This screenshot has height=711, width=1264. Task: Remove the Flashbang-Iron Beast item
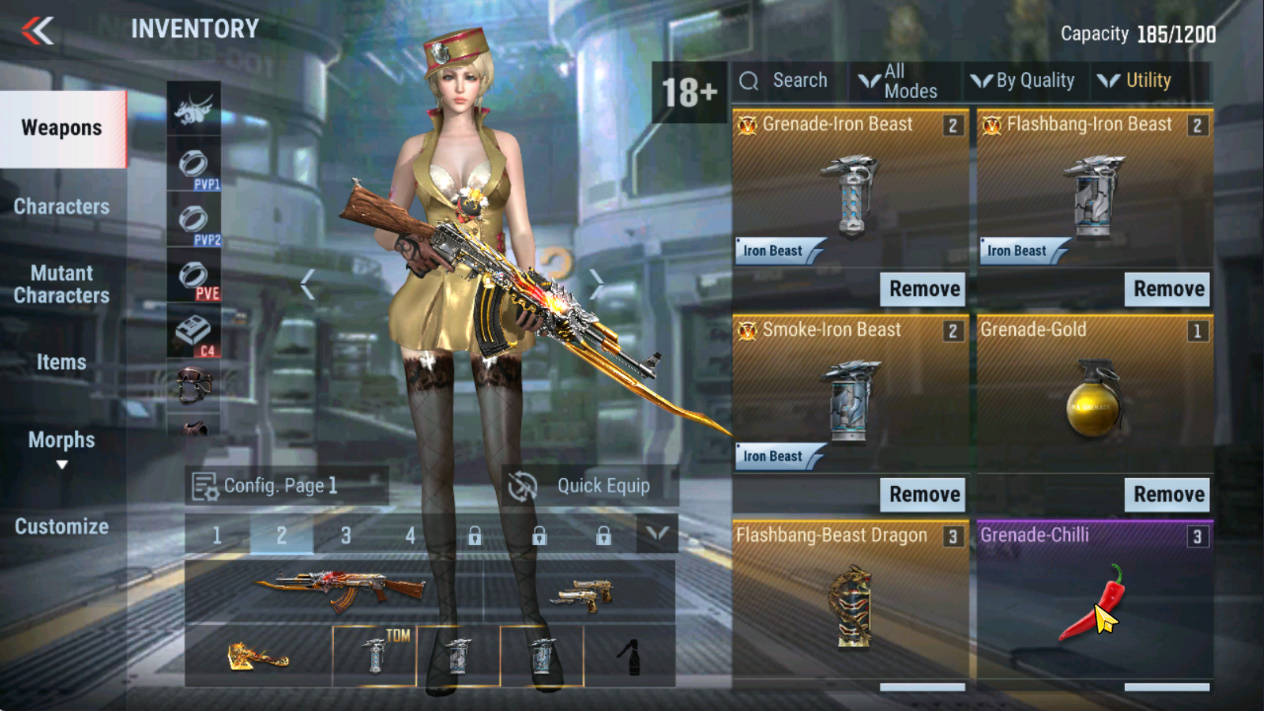click(1168, 289)
